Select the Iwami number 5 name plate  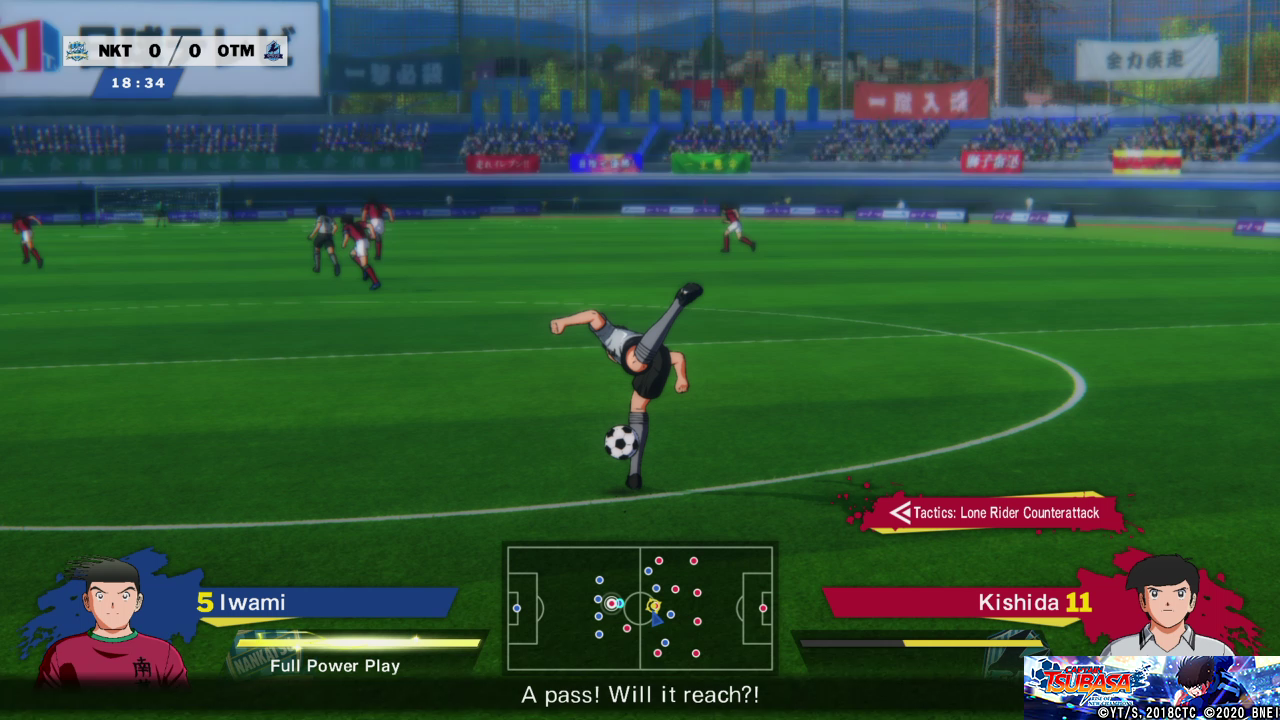(x=325, y=602)
